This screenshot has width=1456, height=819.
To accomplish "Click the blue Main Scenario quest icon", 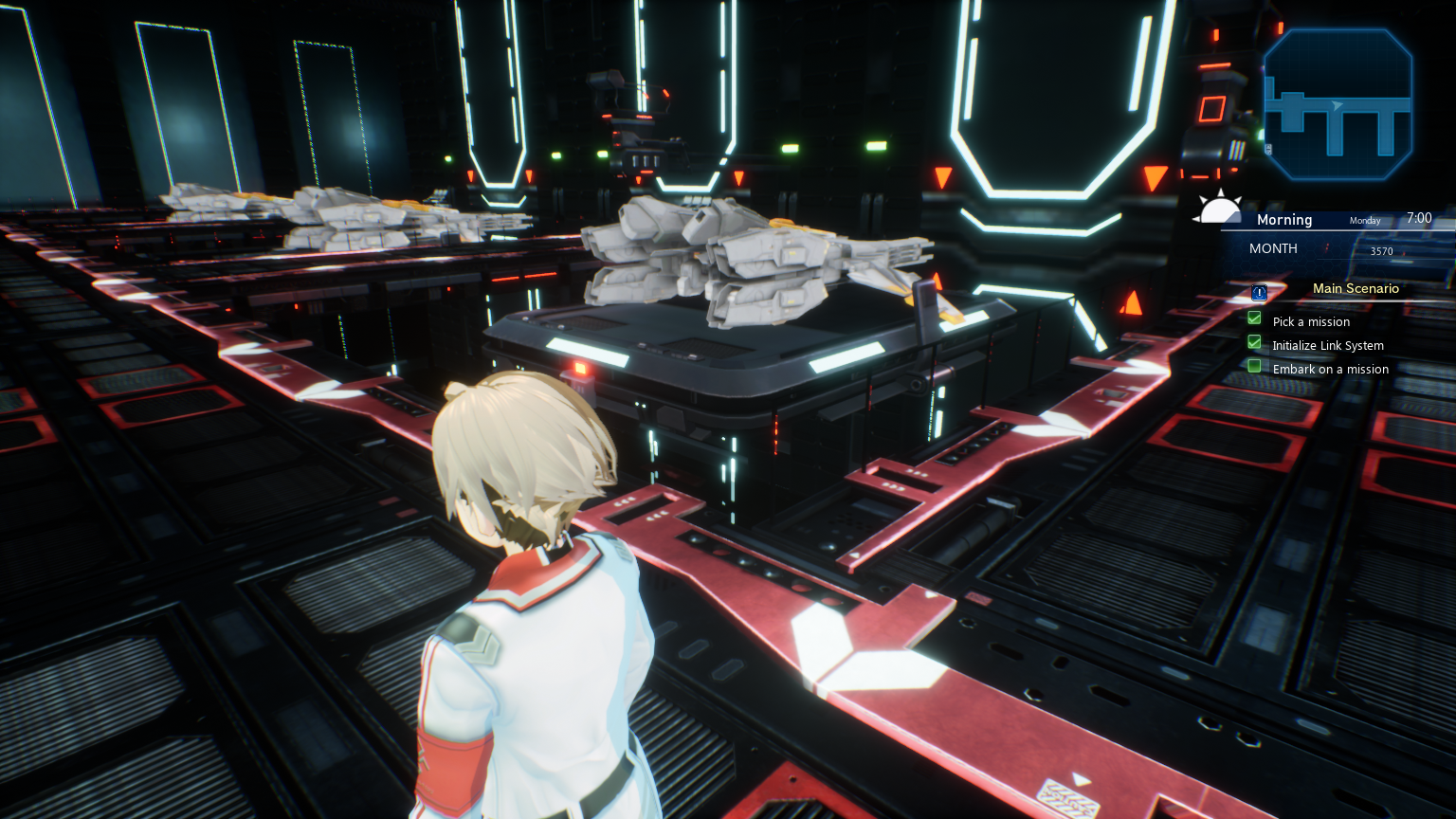I will [1260, 292].
